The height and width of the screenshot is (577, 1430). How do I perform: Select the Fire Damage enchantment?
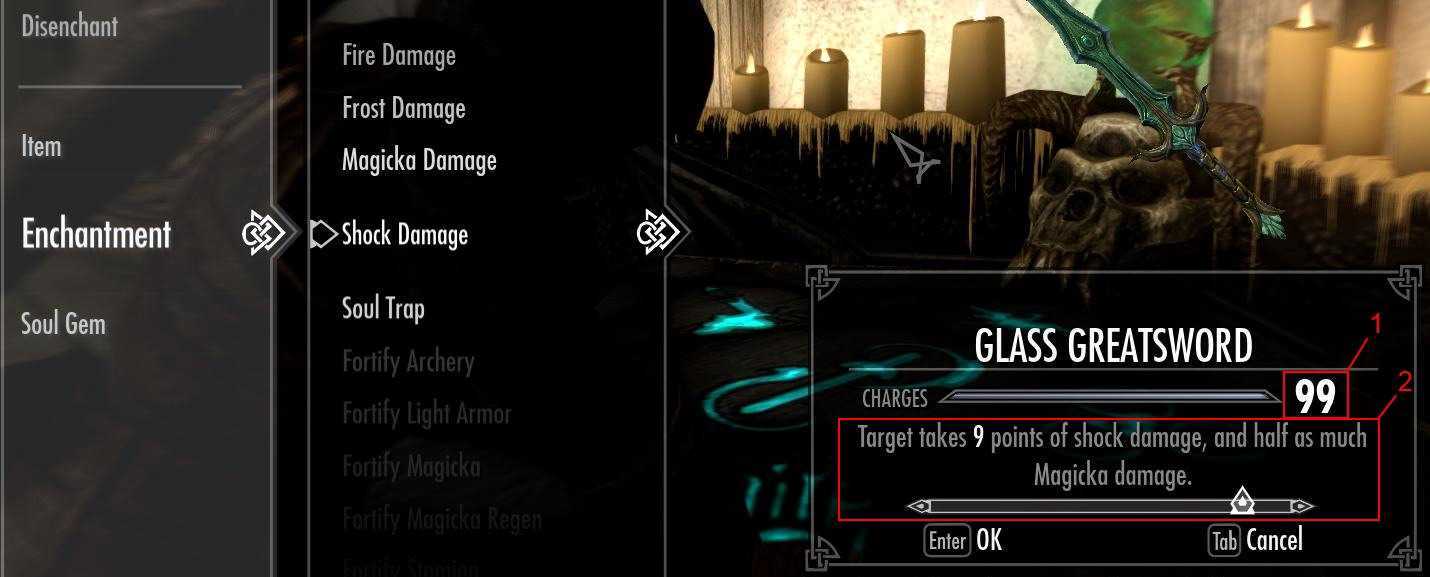point(398,55)
